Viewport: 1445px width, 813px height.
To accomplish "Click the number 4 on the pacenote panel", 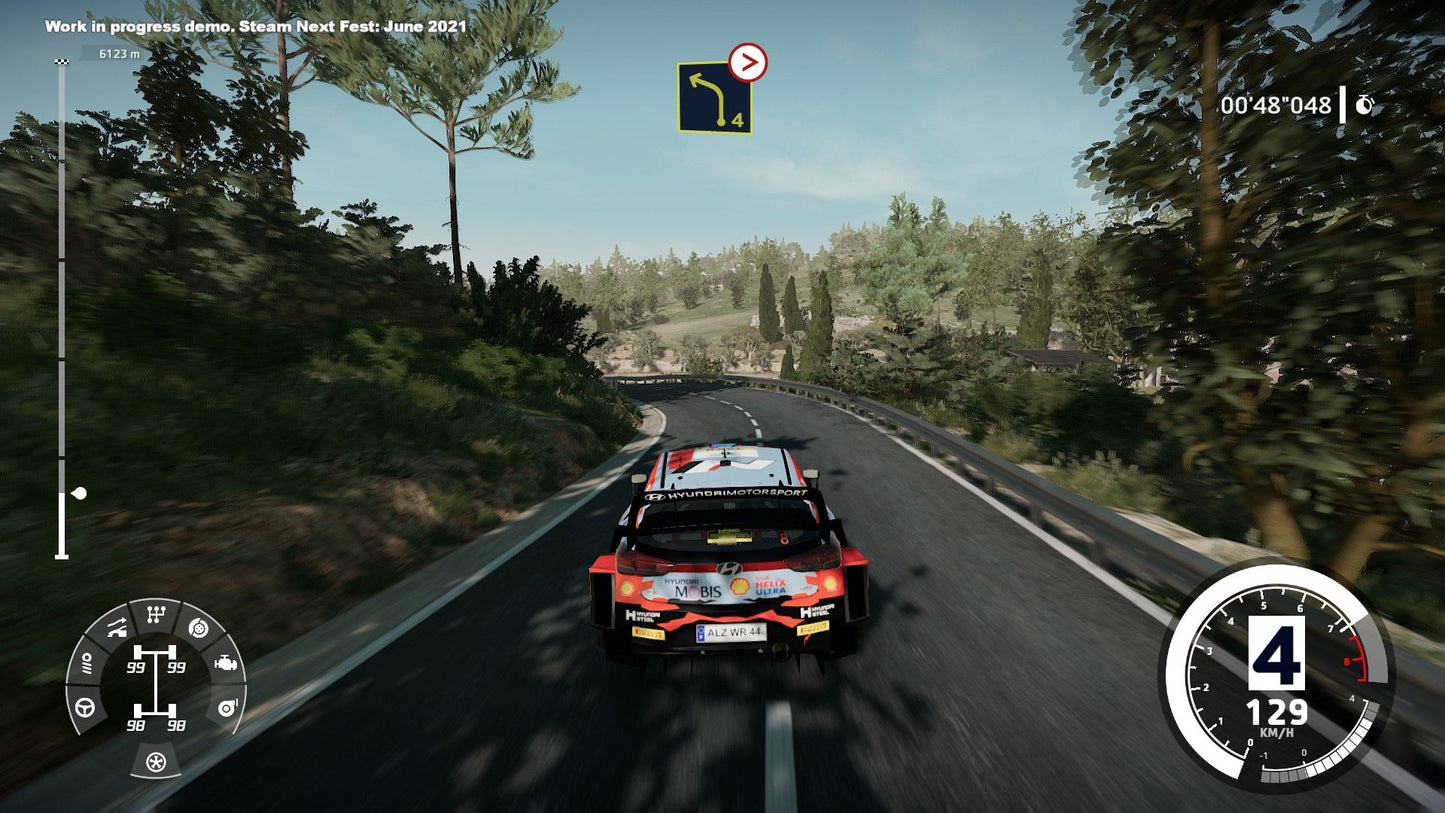I will tap(737, 120).
